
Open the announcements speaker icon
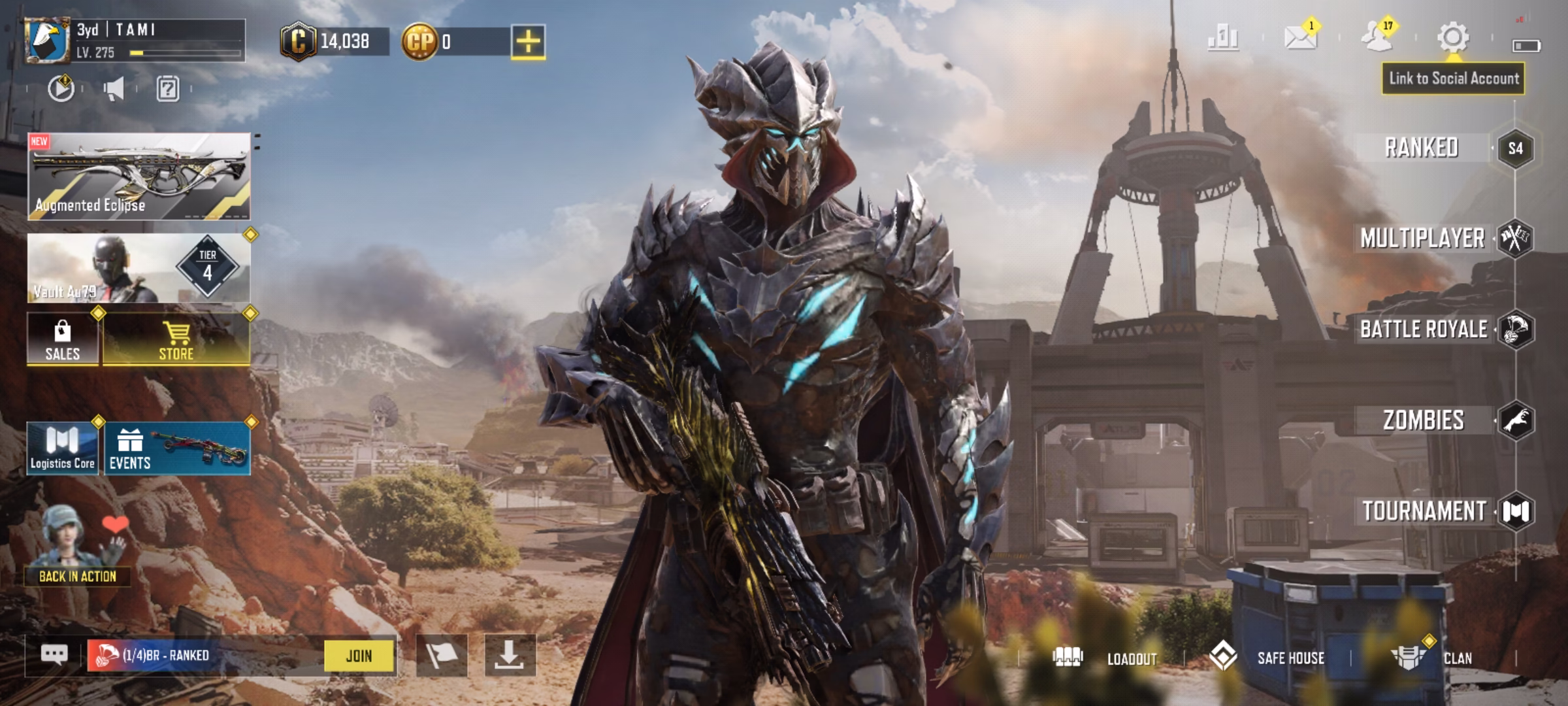point(115,90)
